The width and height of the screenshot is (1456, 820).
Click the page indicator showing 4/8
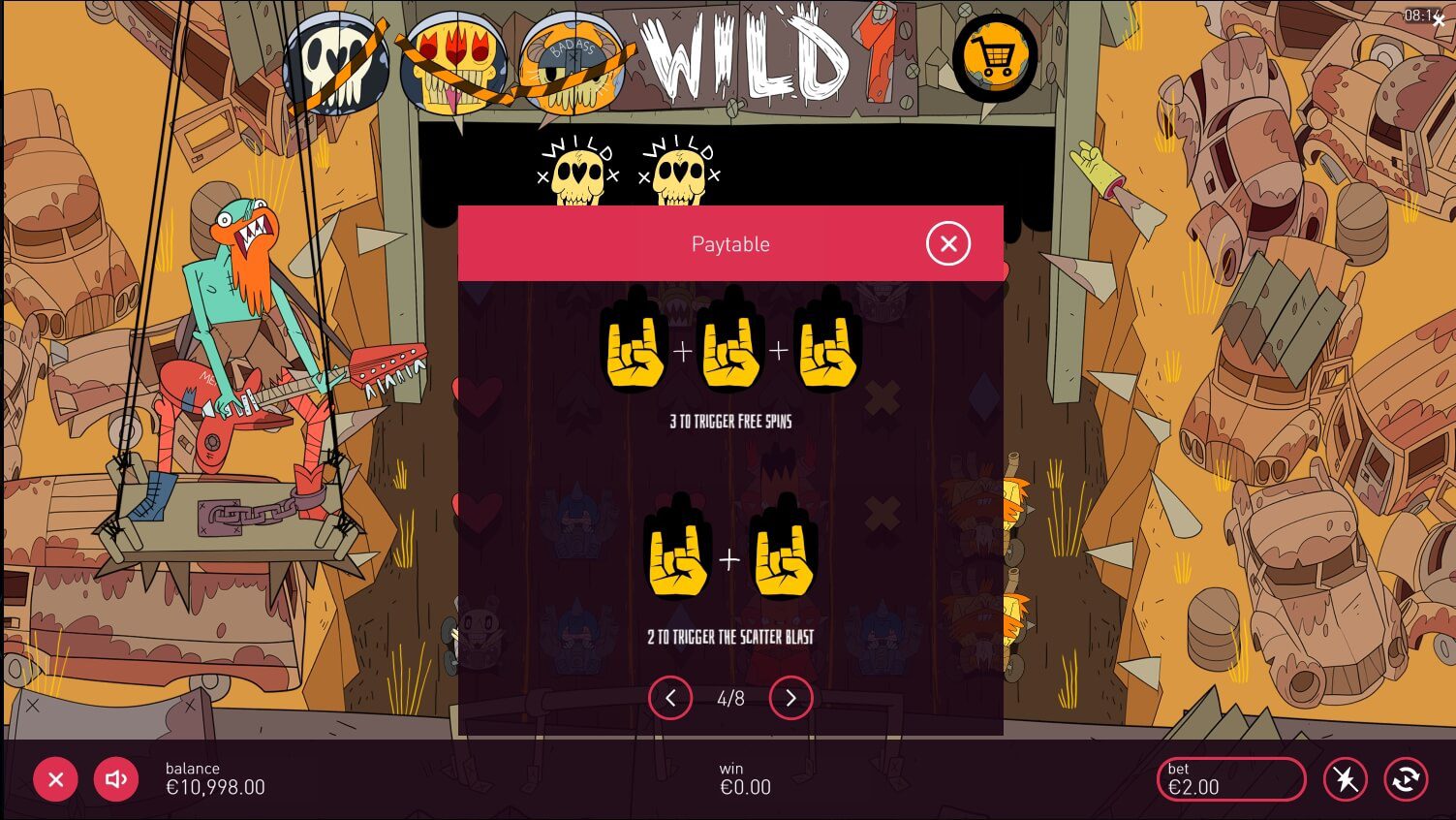[x=729, y=698]
